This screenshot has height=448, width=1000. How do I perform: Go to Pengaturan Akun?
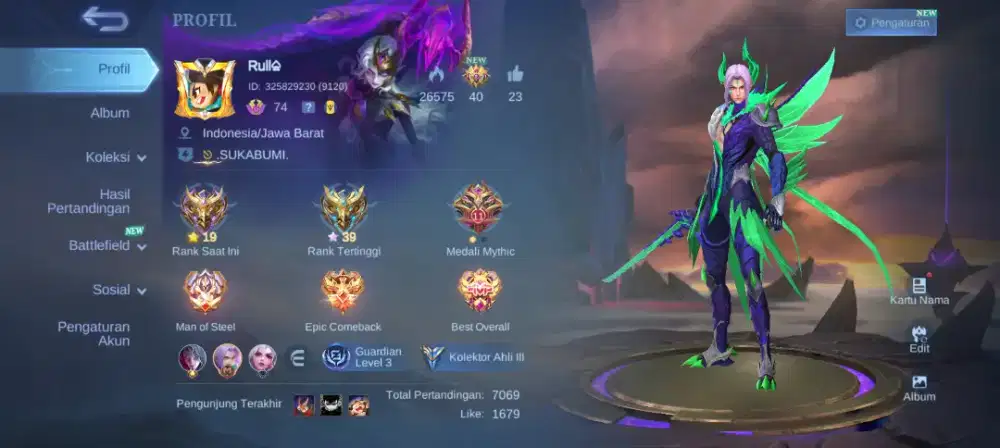tap(94, 334)
